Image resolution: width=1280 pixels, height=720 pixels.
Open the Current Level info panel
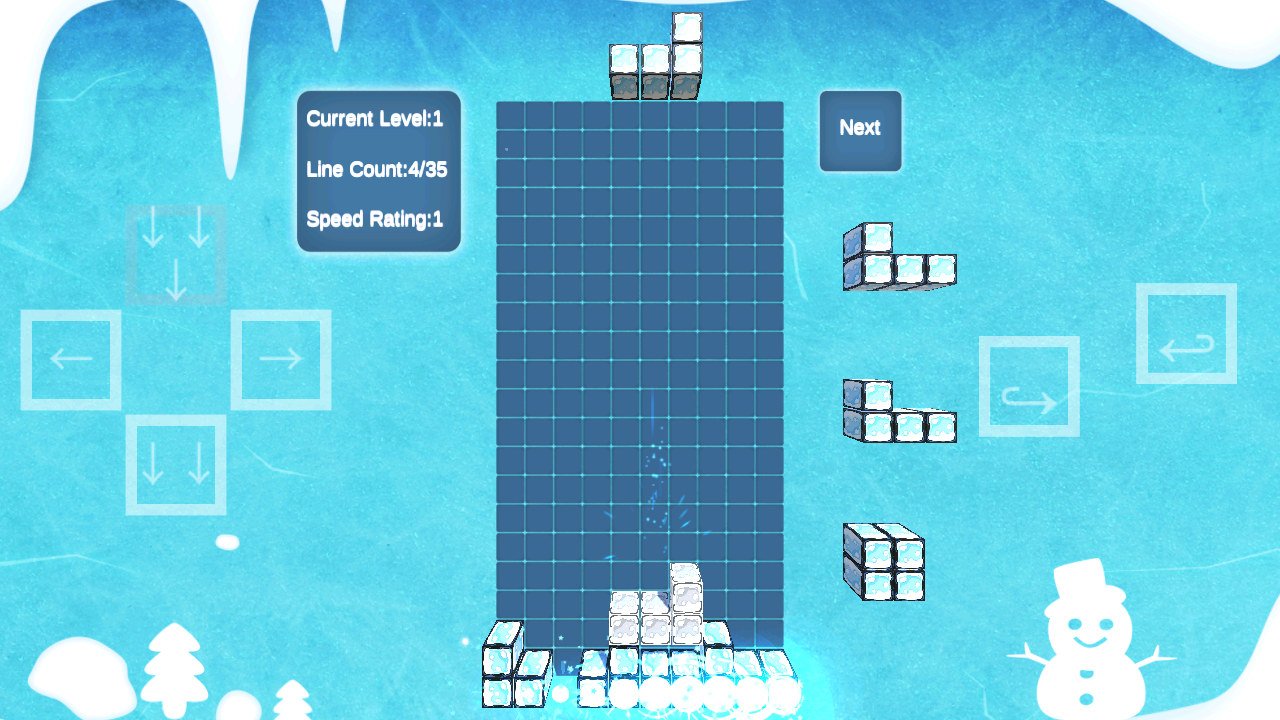tap(374, 119)
